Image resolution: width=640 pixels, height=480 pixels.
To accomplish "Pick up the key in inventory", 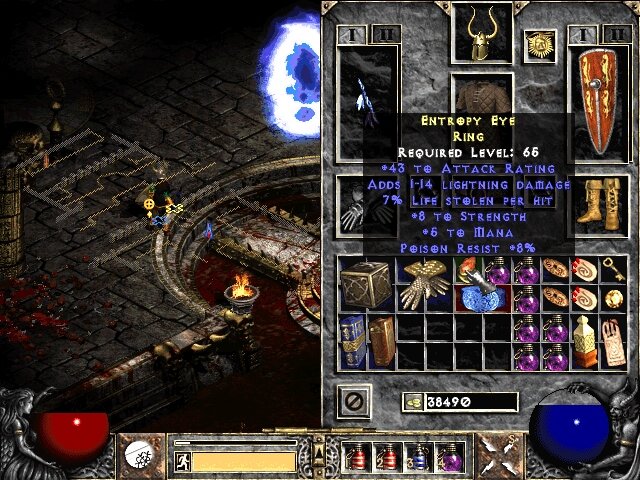I will (x=612, y=269).
